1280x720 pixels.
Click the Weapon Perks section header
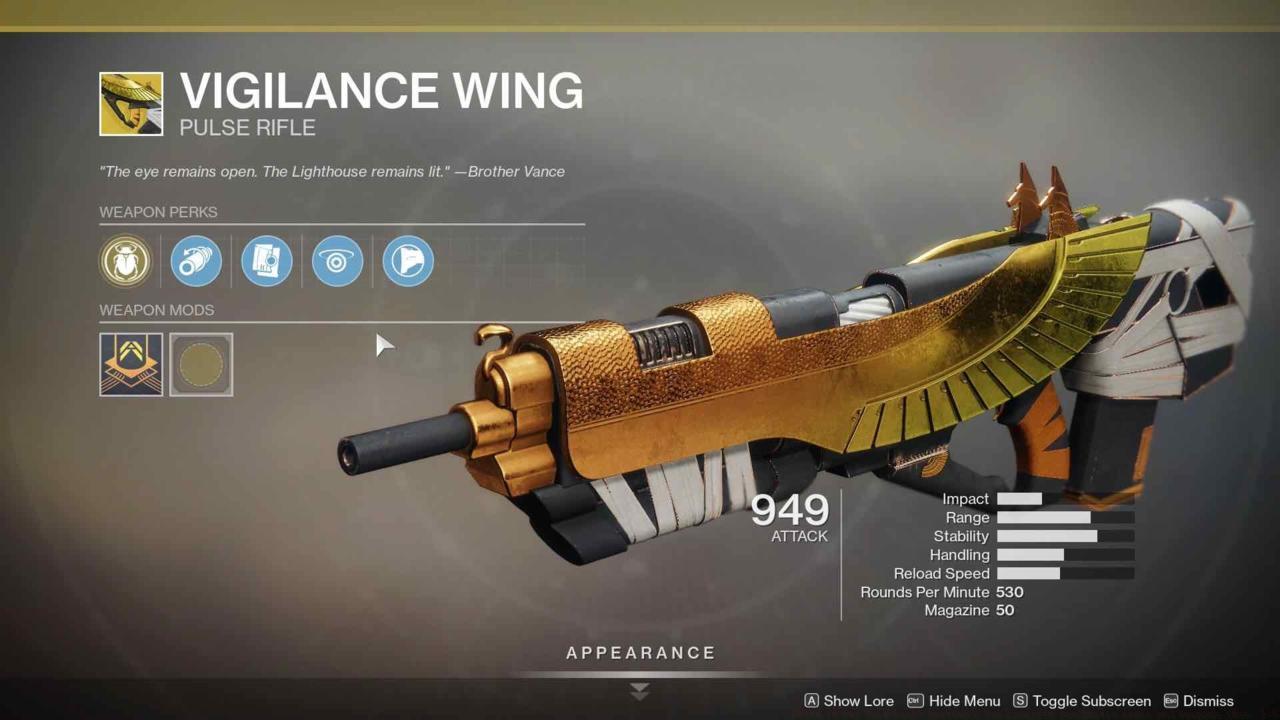coord(158,212)
